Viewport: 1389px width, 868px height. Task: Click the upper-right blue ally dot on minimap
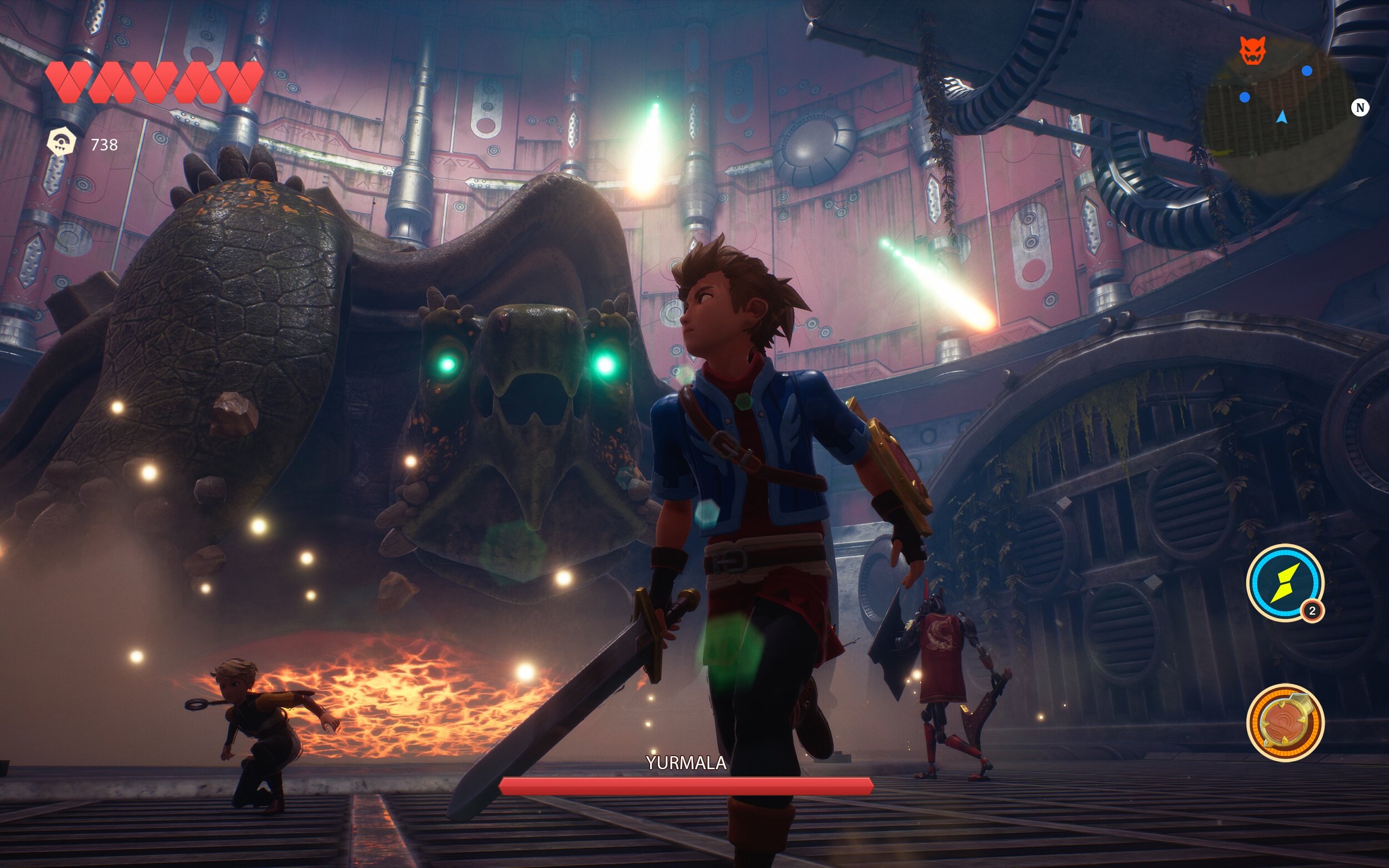click(1307, 72)
